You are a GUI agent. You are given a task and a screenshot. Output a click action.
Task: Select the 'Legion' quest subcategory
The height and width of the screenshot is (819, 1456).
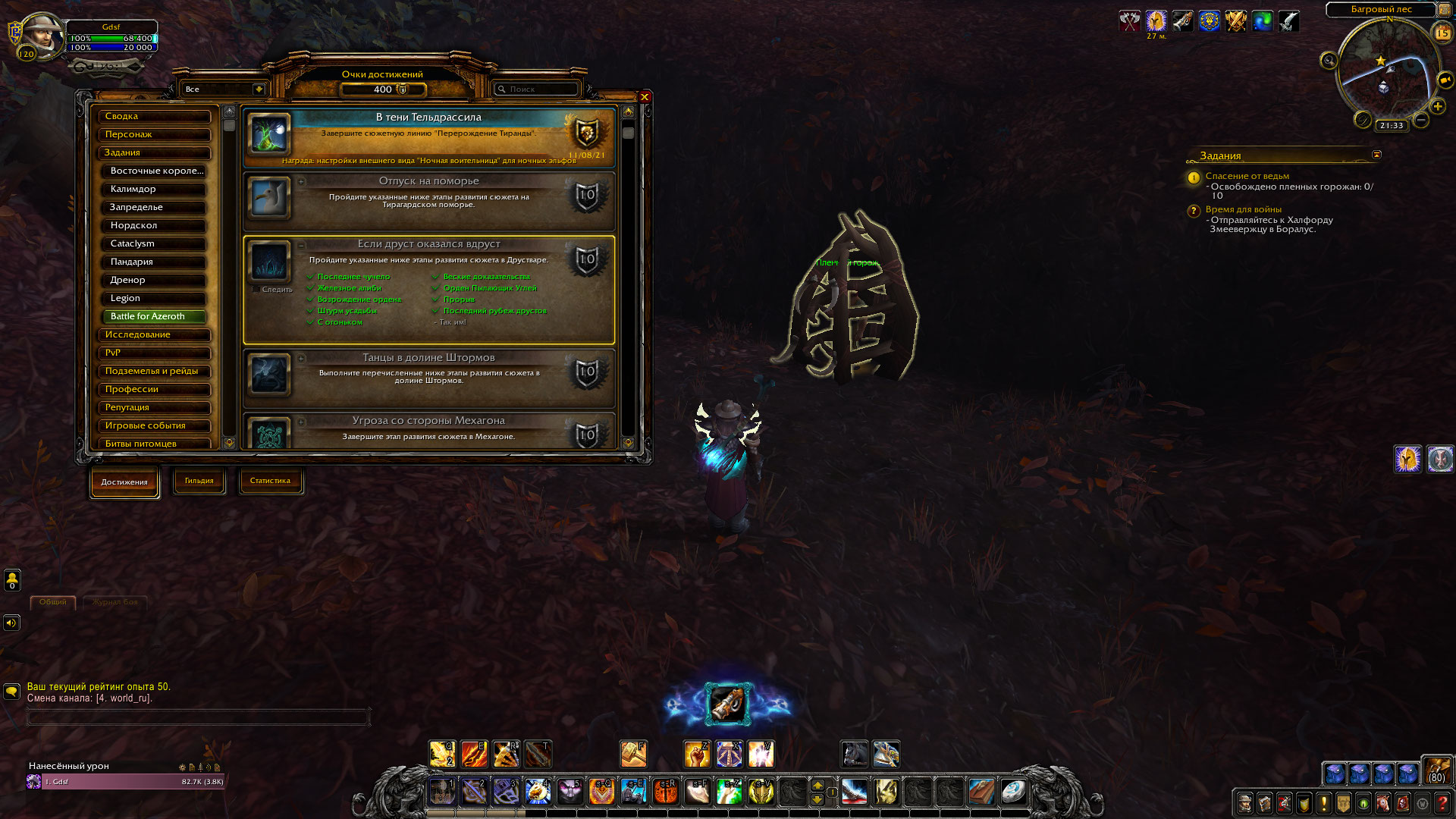click(155, 299)
